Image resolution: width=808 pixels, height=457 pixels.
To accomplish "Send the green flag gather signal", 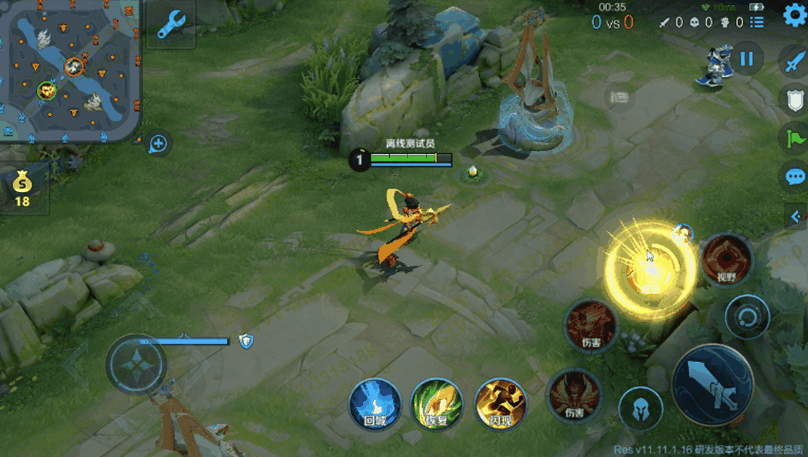I will pyautogui.click(x=793, y=138).
